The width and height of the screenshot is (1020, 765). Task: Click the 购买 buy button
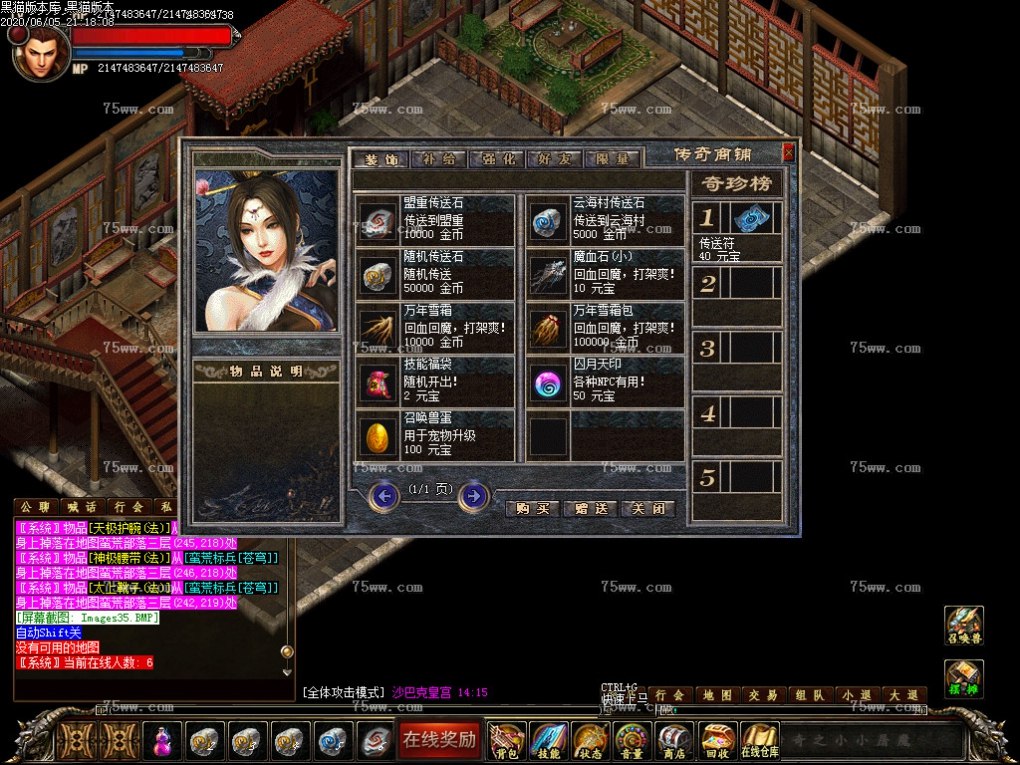(534, 509)
